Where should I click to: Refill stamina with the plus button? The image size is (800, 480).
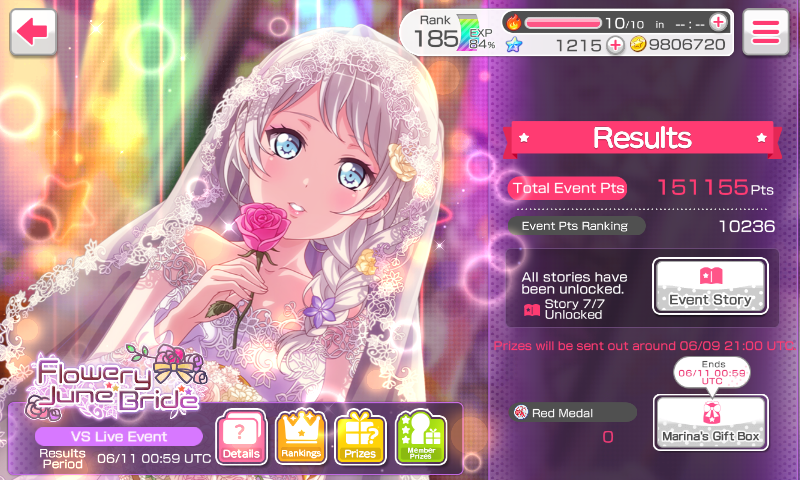(x=719, y=22)
